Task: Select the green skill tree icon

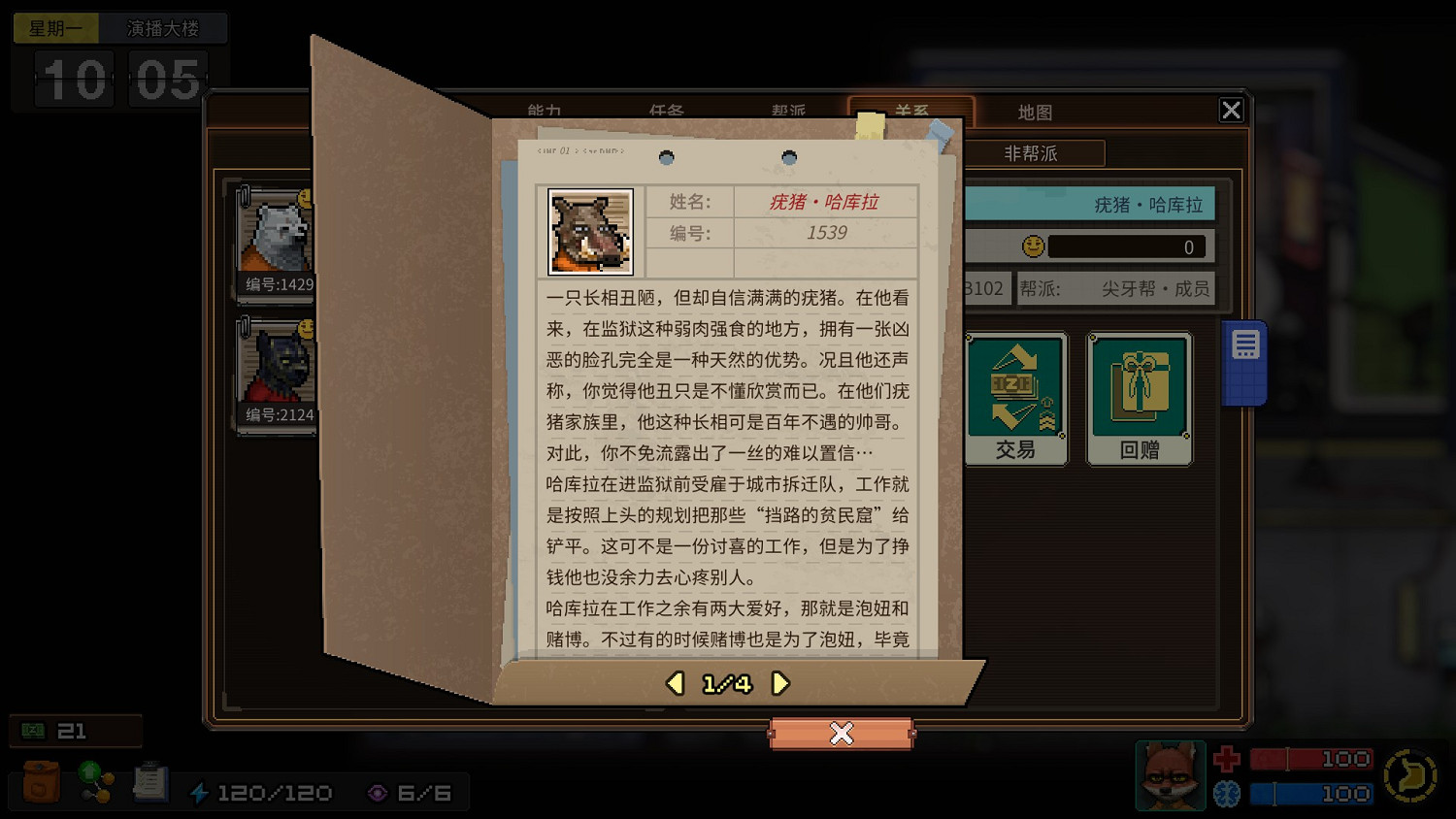Action: coord(94,782)
